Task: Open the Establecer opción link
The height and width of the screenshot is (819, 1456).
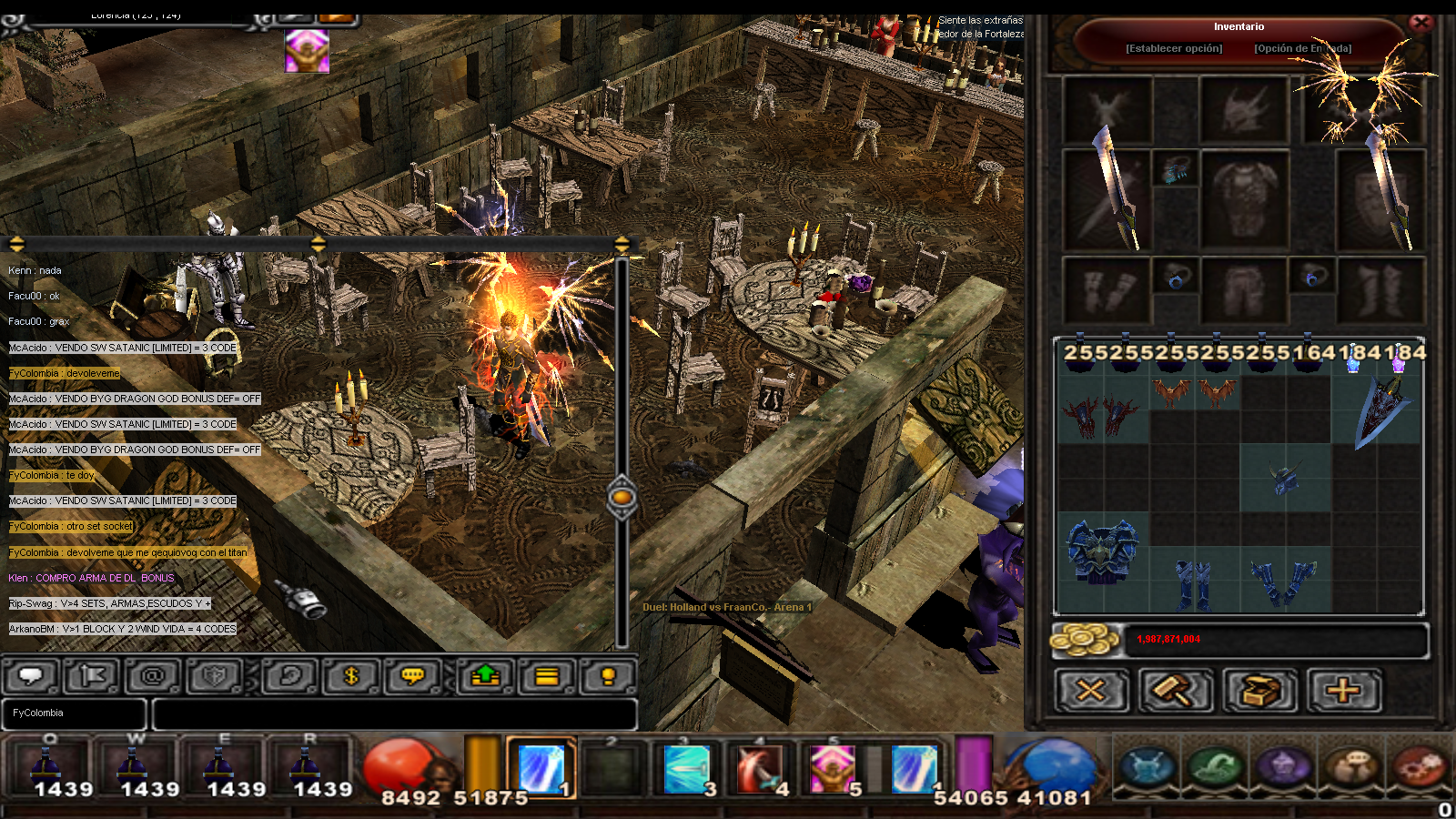Action: click(x=1174, y=48)
